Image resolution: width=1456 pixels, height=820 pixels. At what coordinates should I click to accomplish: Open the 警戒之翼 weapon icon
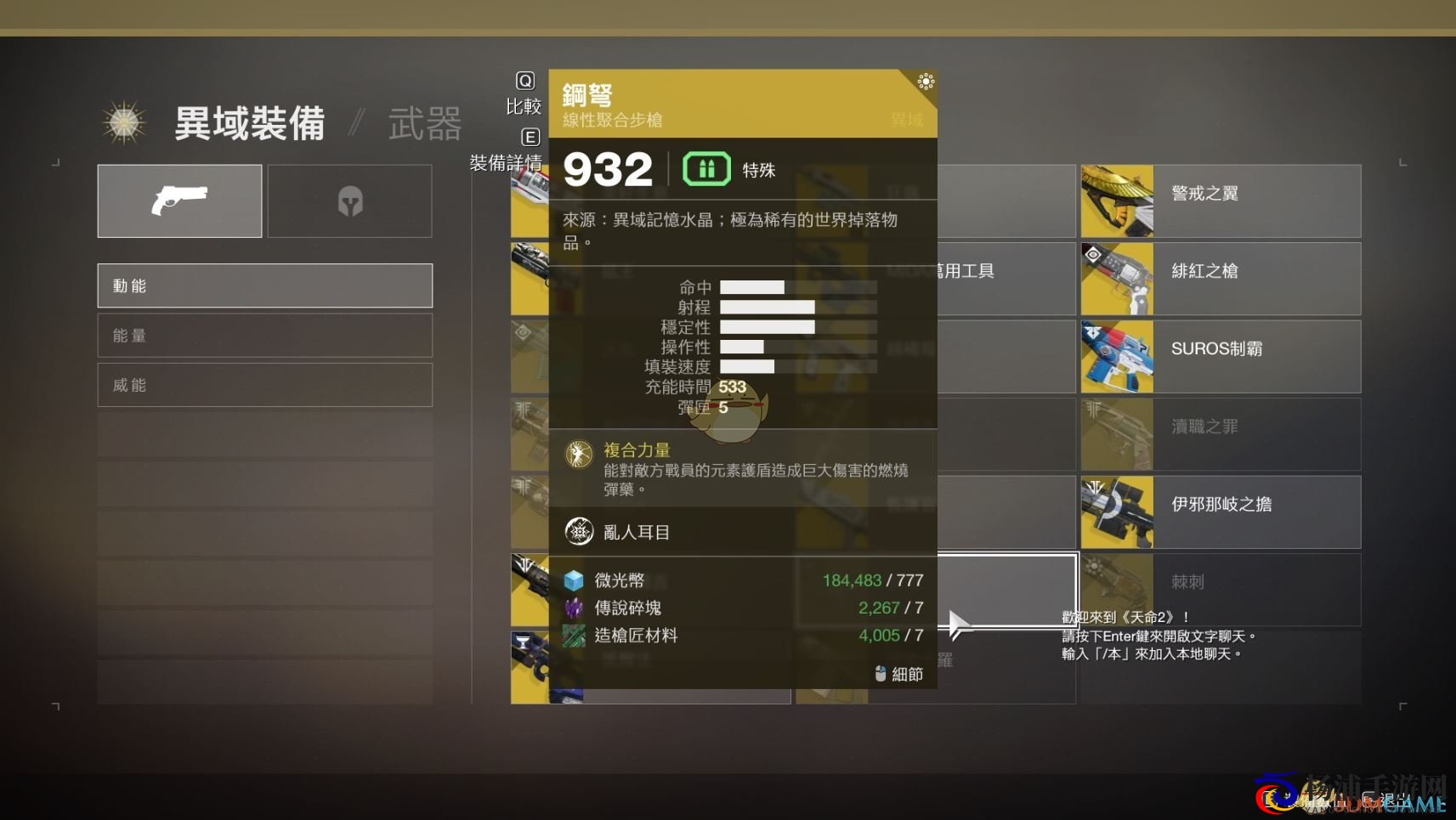pos(1116,201)
